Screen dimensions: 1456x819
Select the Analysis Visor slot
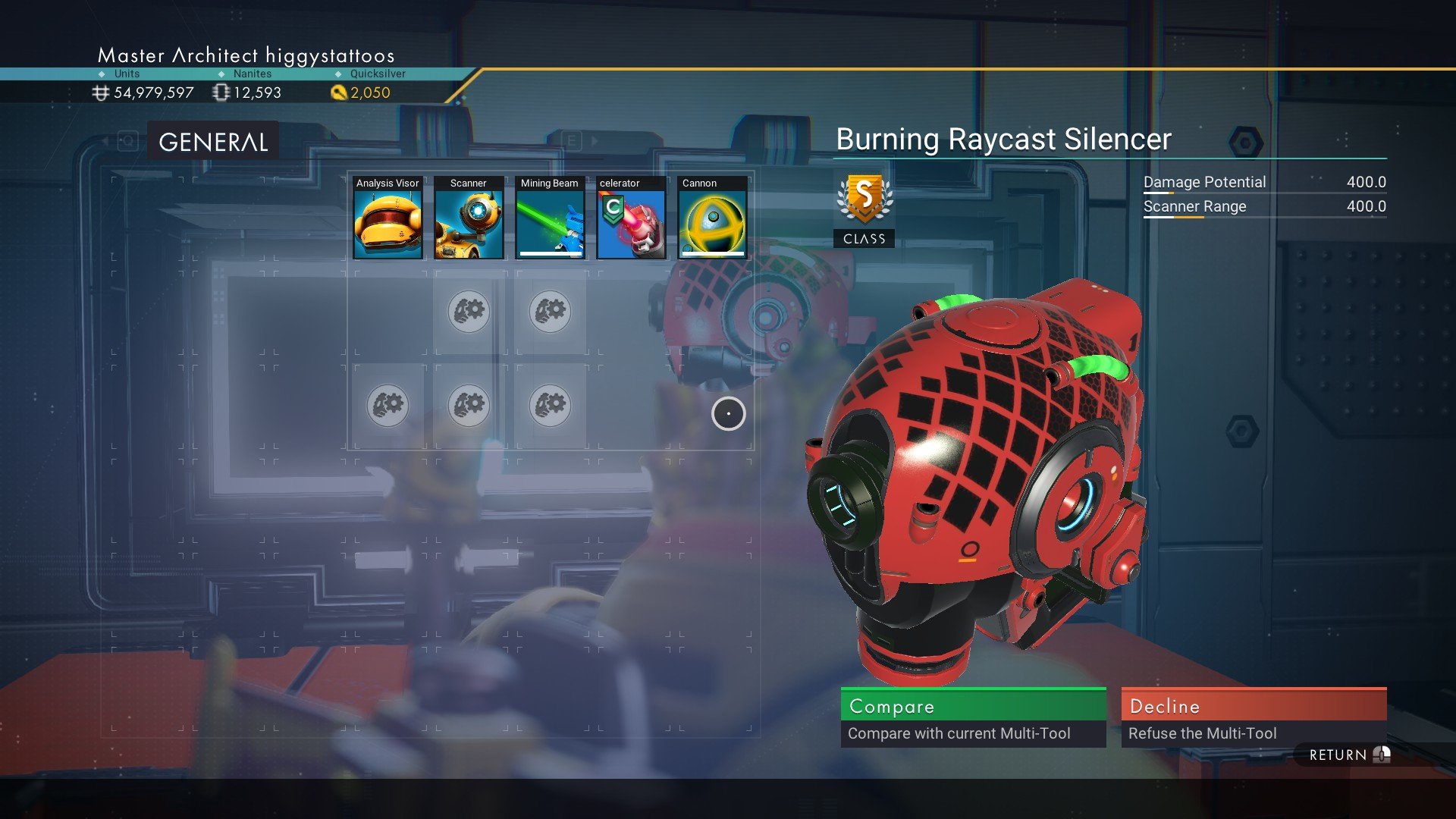pos(388,218)
